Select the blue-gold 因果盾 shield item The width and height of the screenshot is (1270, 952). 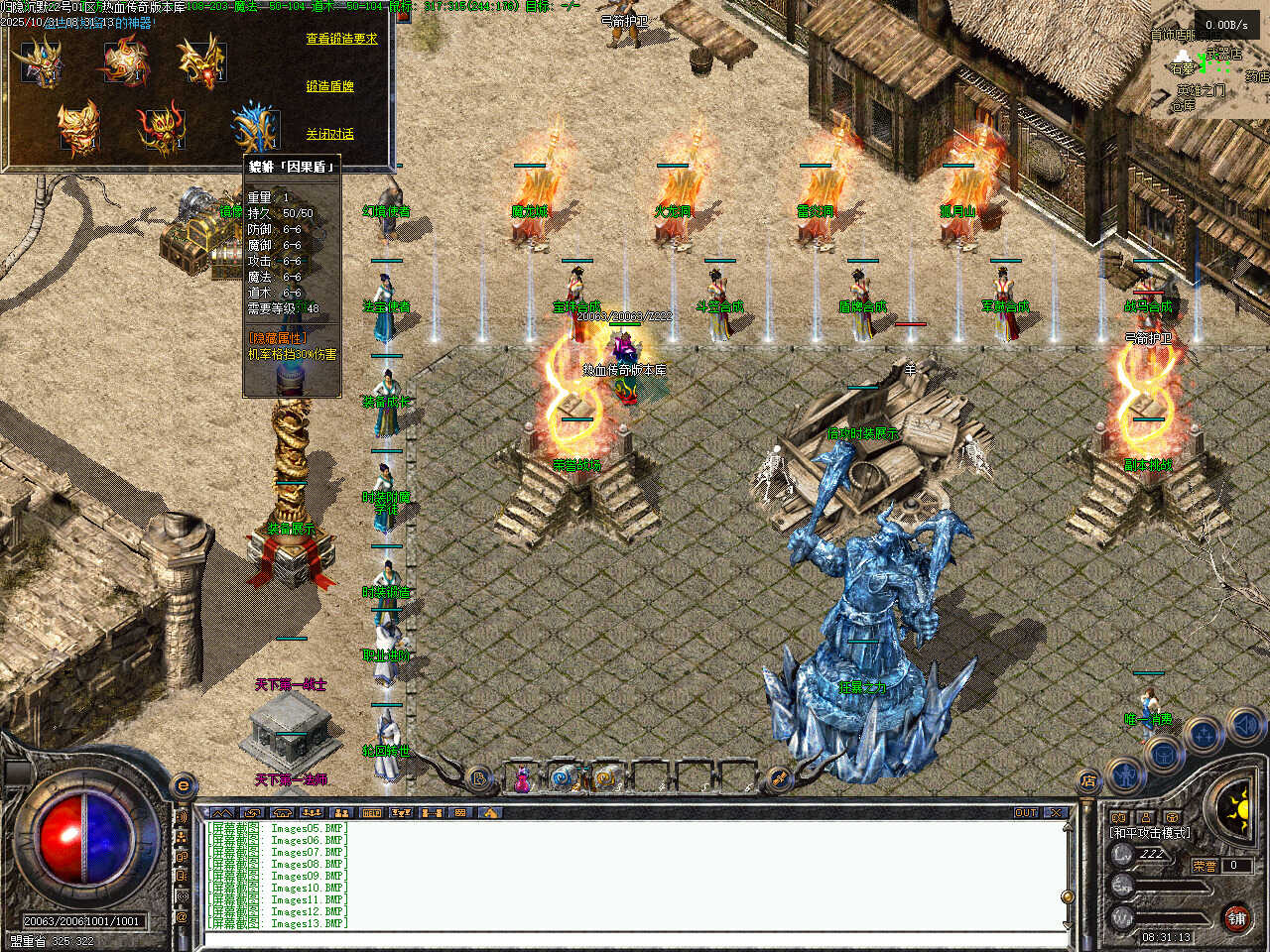click(x=254, y=129)
